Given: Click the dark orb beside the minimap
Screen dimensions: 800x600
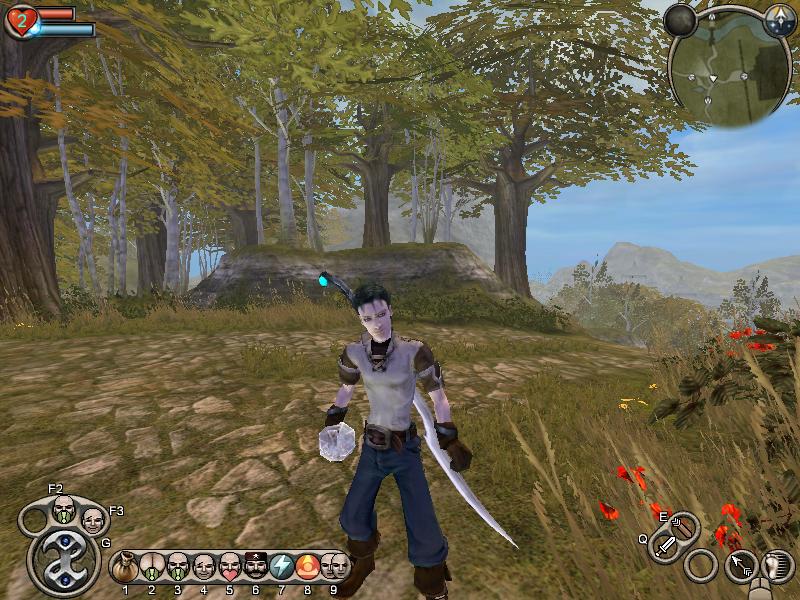Looking at the screenshot, I should point(681,20).
